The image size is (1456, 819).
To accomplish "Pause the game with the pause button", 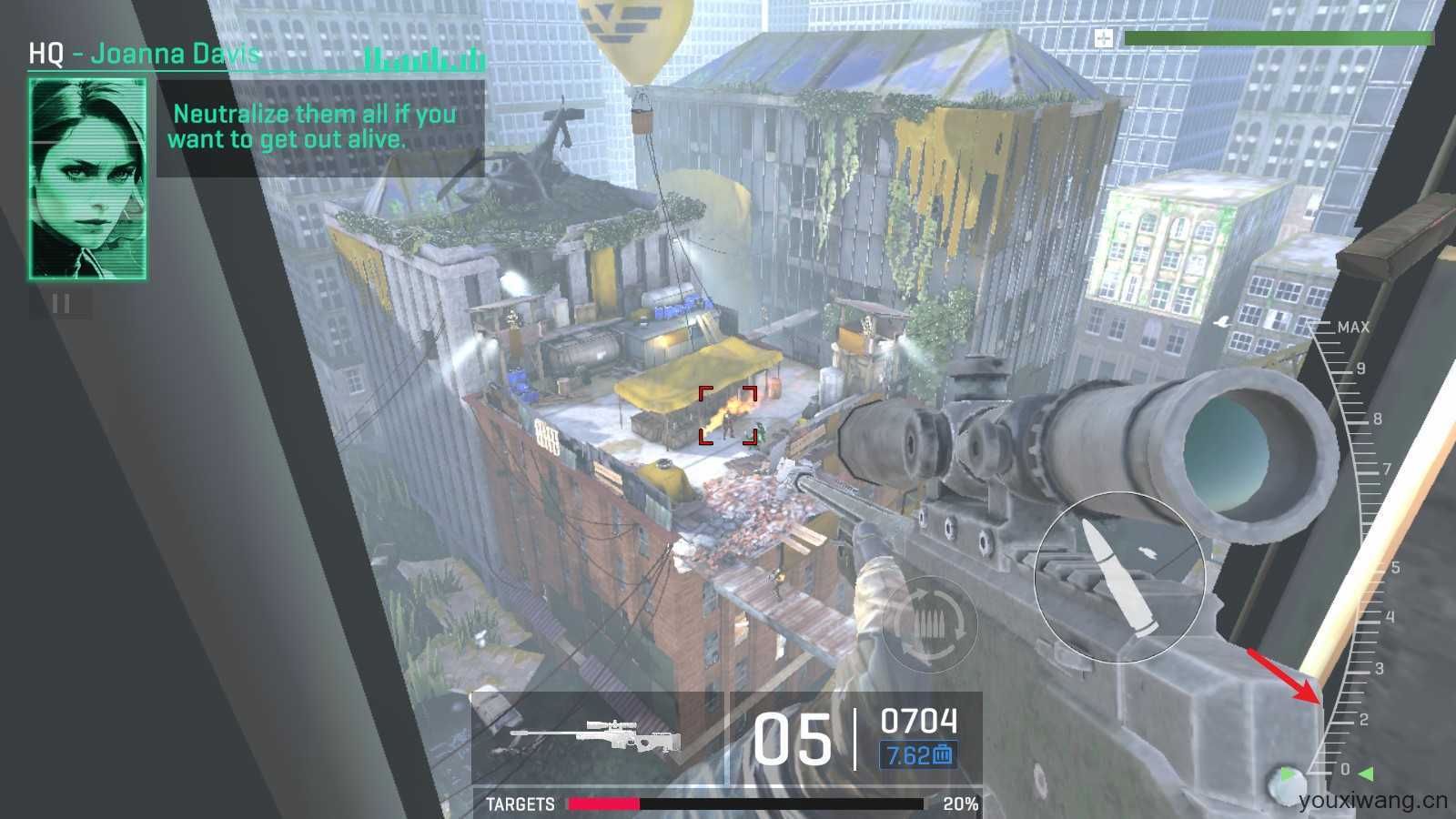I will pos(61,304).
